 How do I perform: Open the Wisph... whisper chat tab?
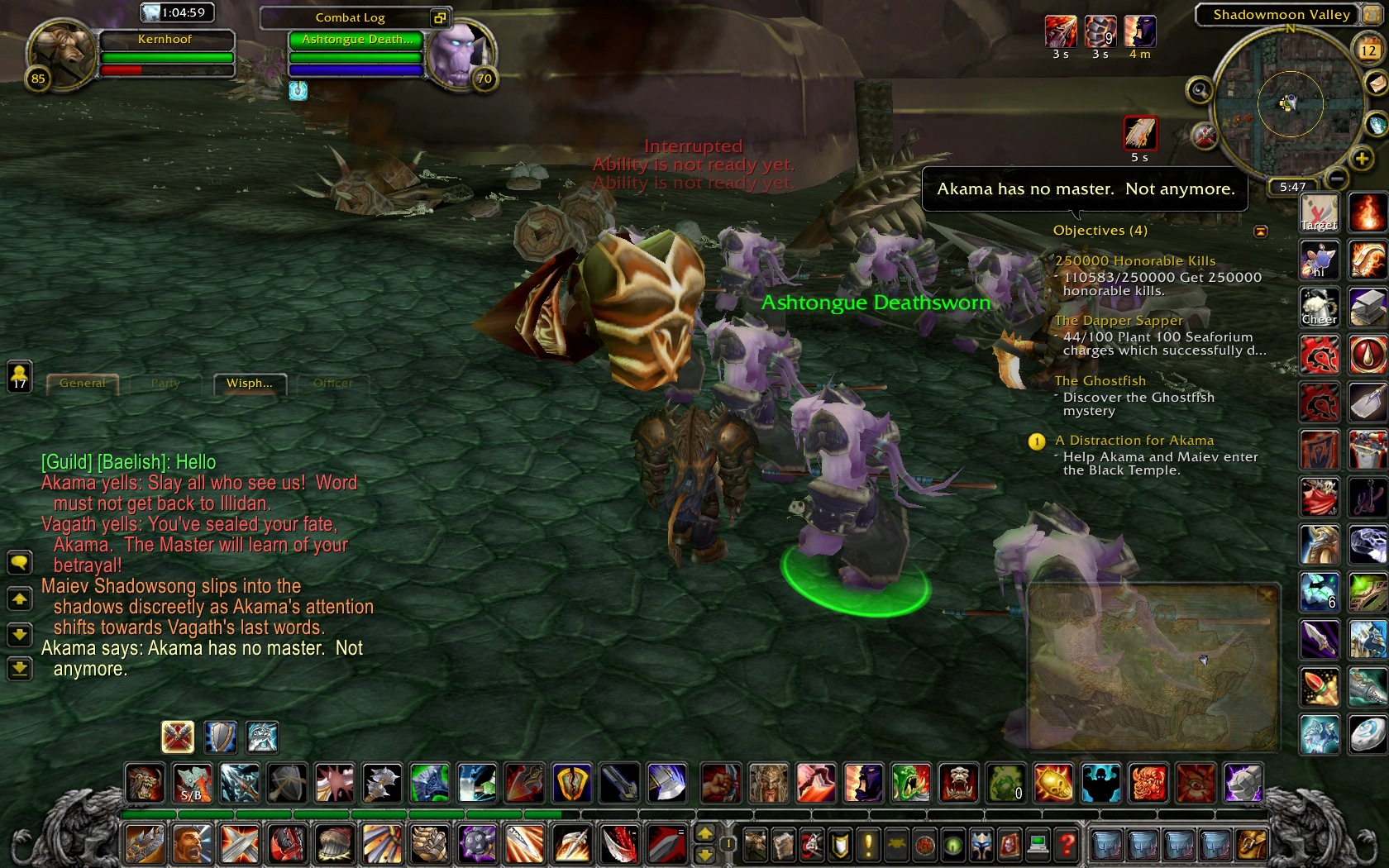coord(250,384)
